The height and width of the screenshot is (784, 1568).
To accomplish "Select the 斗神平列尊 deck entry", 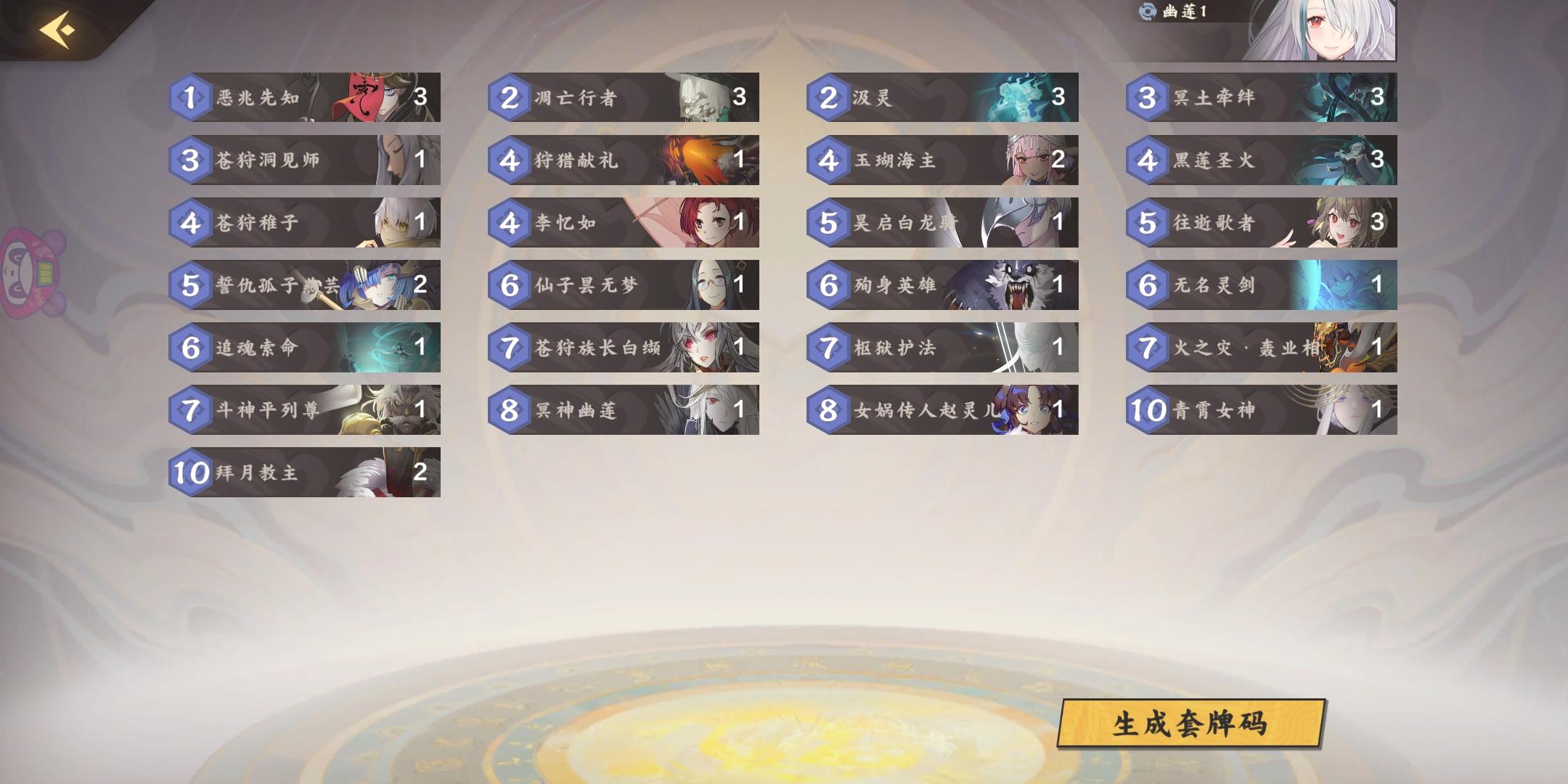I will point(305,410).
